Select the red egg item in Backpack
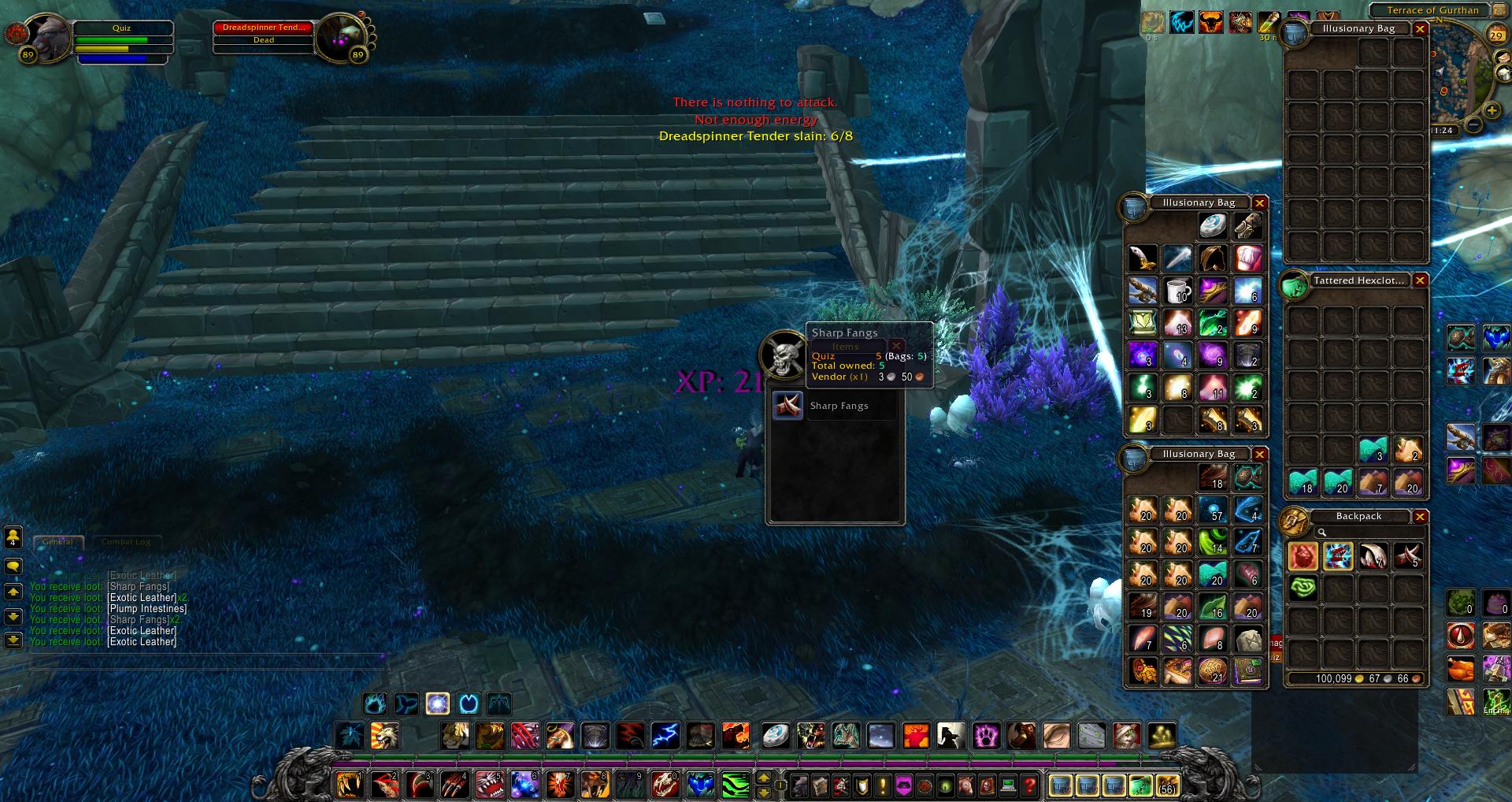Image resolution: width=1512 pixels, height=802 pixels. tap(1303, 556)
